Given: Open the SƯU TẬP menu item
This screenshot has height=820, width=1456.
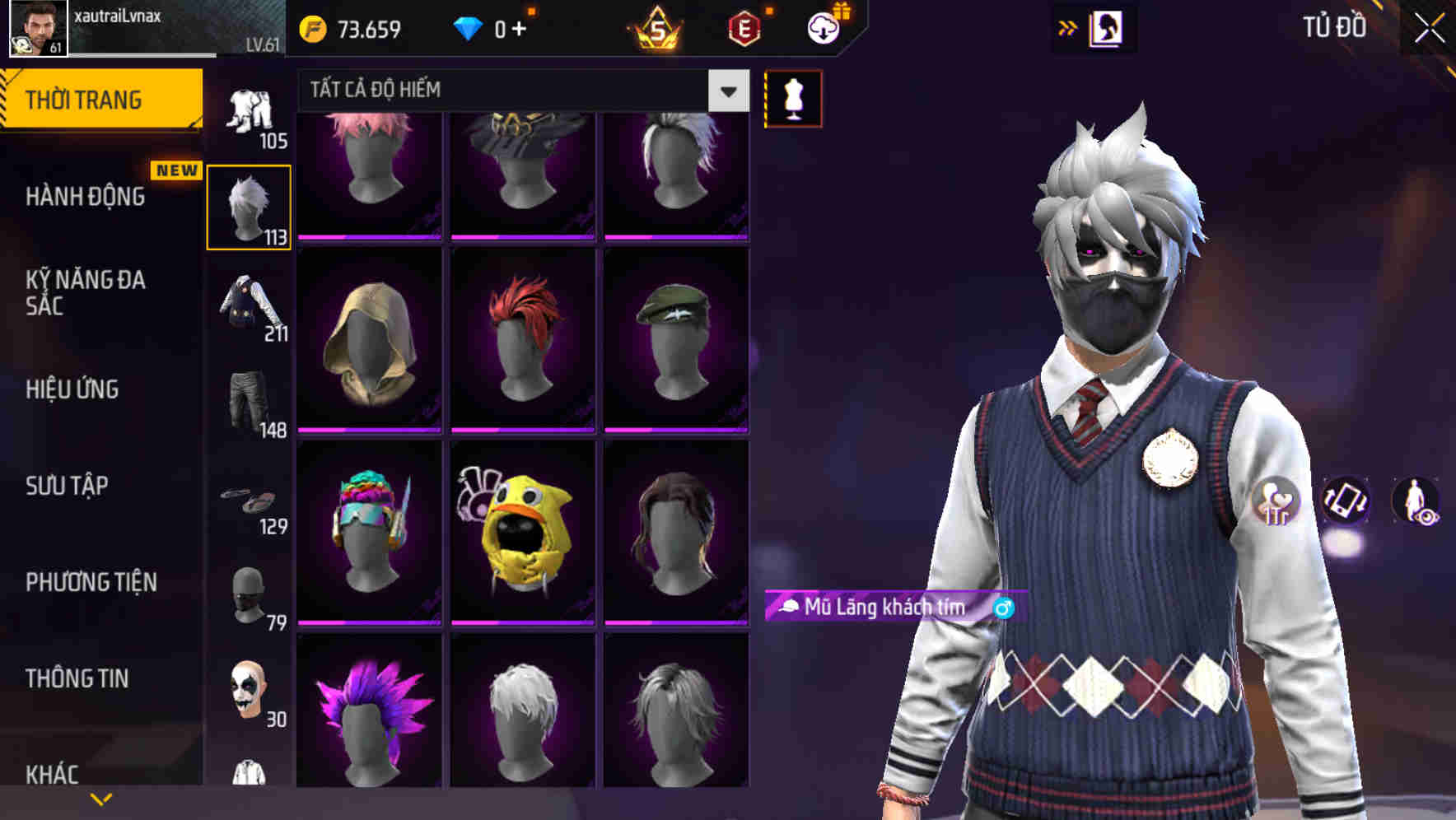Looking at the screenshot, I should click(x=66, y=487).
